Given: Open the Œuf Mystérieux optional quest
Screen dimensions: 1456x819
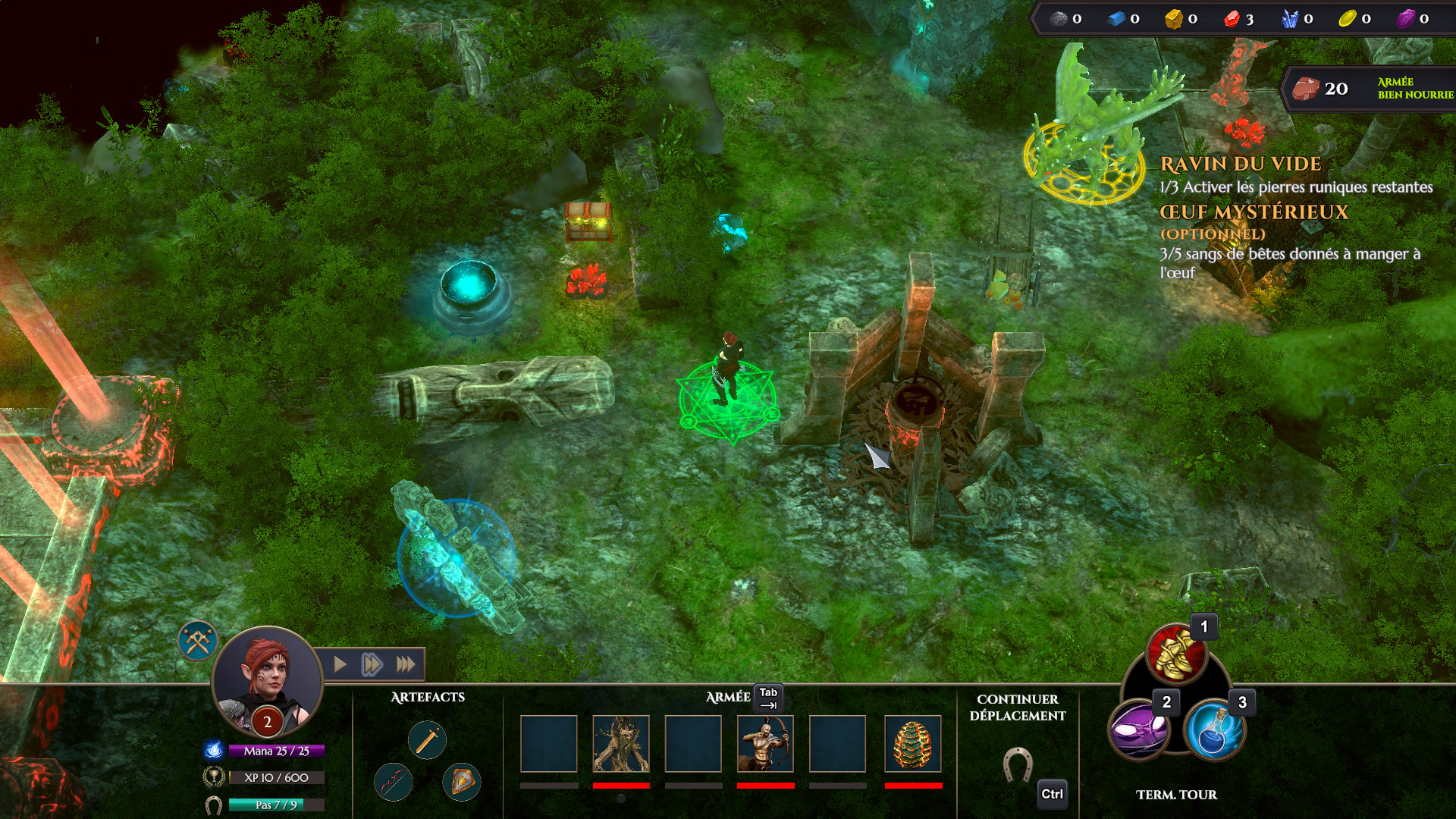Looking at the screenshot, I should (x=1254, y=212).
